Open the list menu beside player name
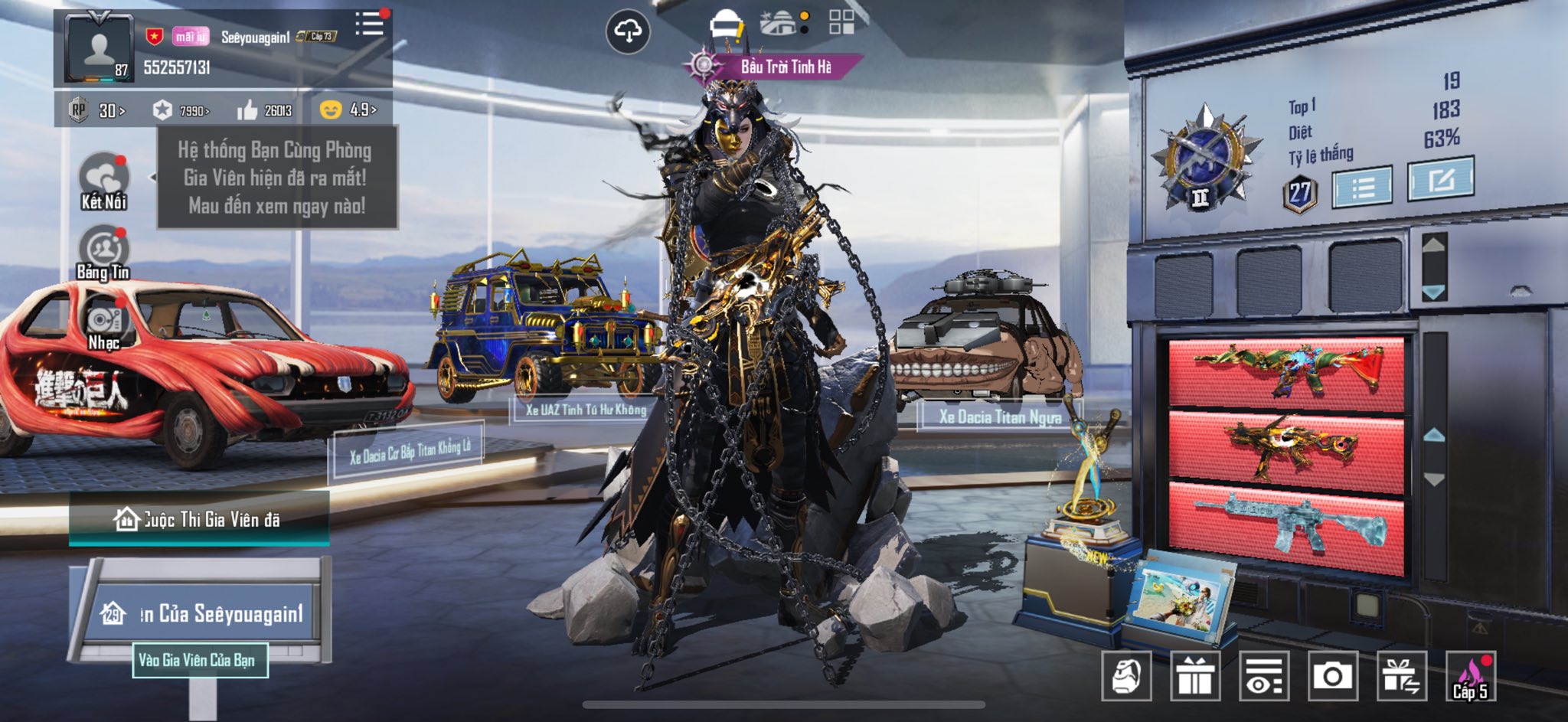Screen dimensions: 1568x722 [x=369, y=25]
